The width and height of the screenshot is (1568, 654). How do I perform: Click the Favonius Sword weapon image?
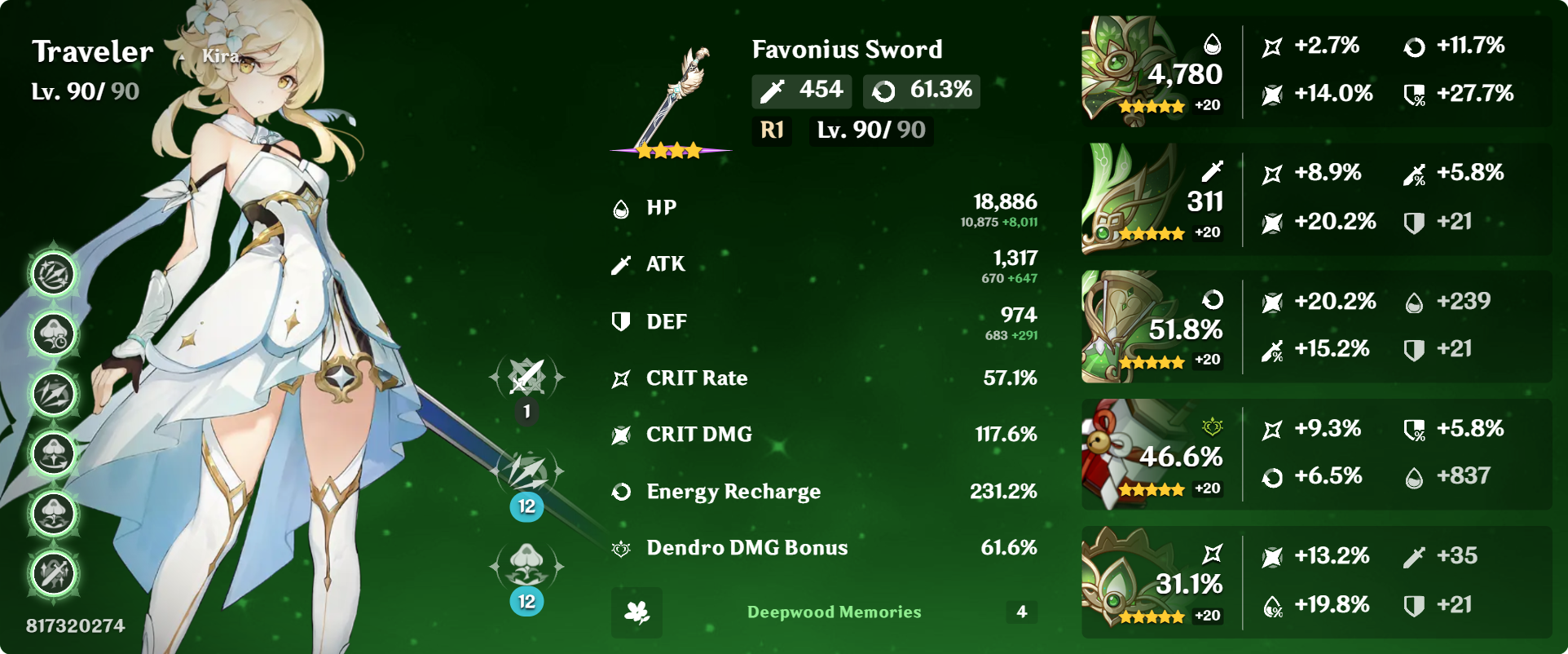670,90
